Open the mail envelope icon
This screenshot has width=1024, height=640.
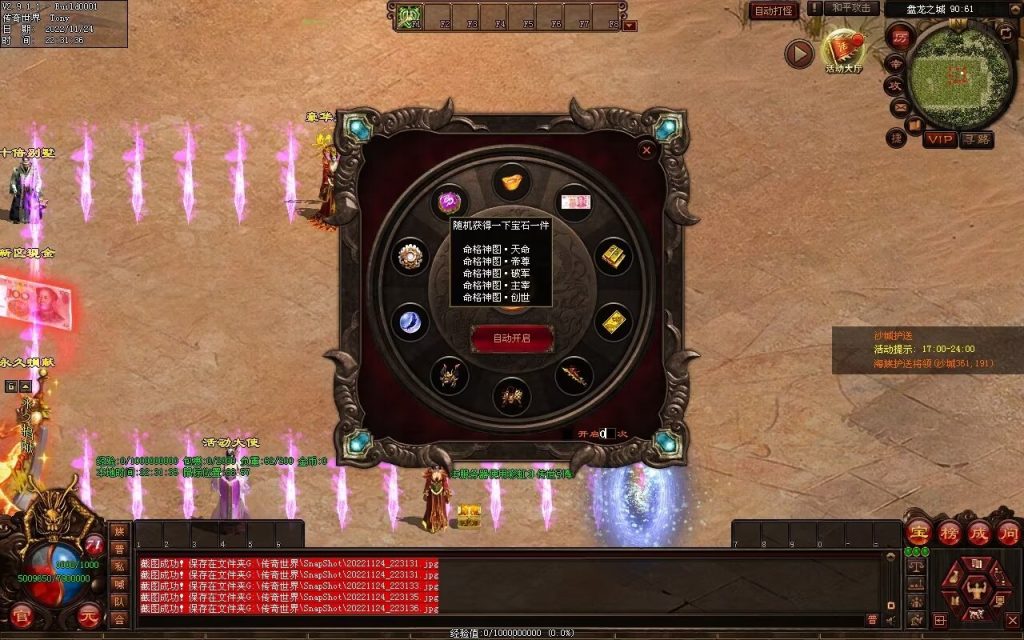click(x=898, y=108)
